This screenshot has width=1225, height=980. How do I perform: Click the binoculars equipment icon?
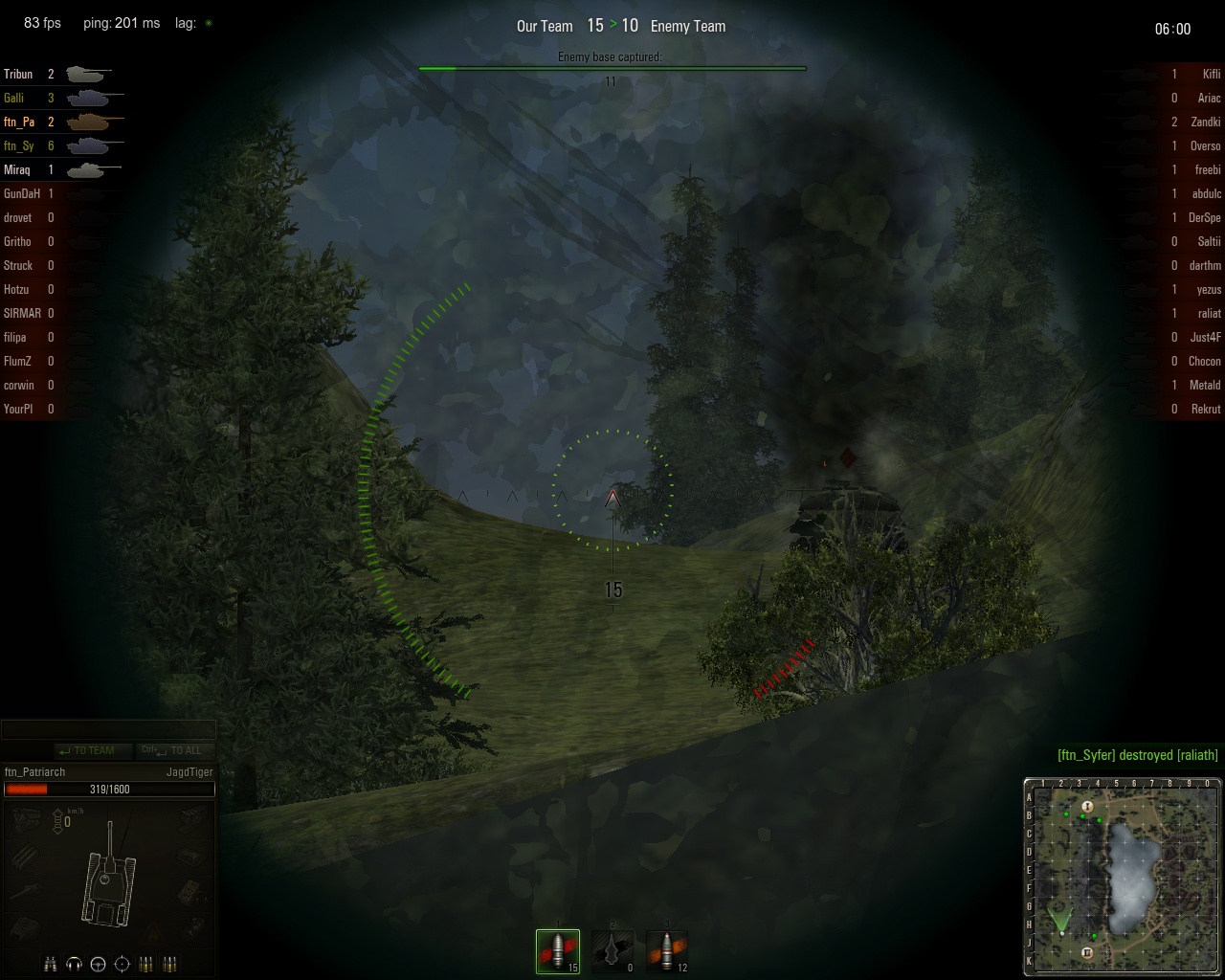pyautogui.click(x=51, y=964)
